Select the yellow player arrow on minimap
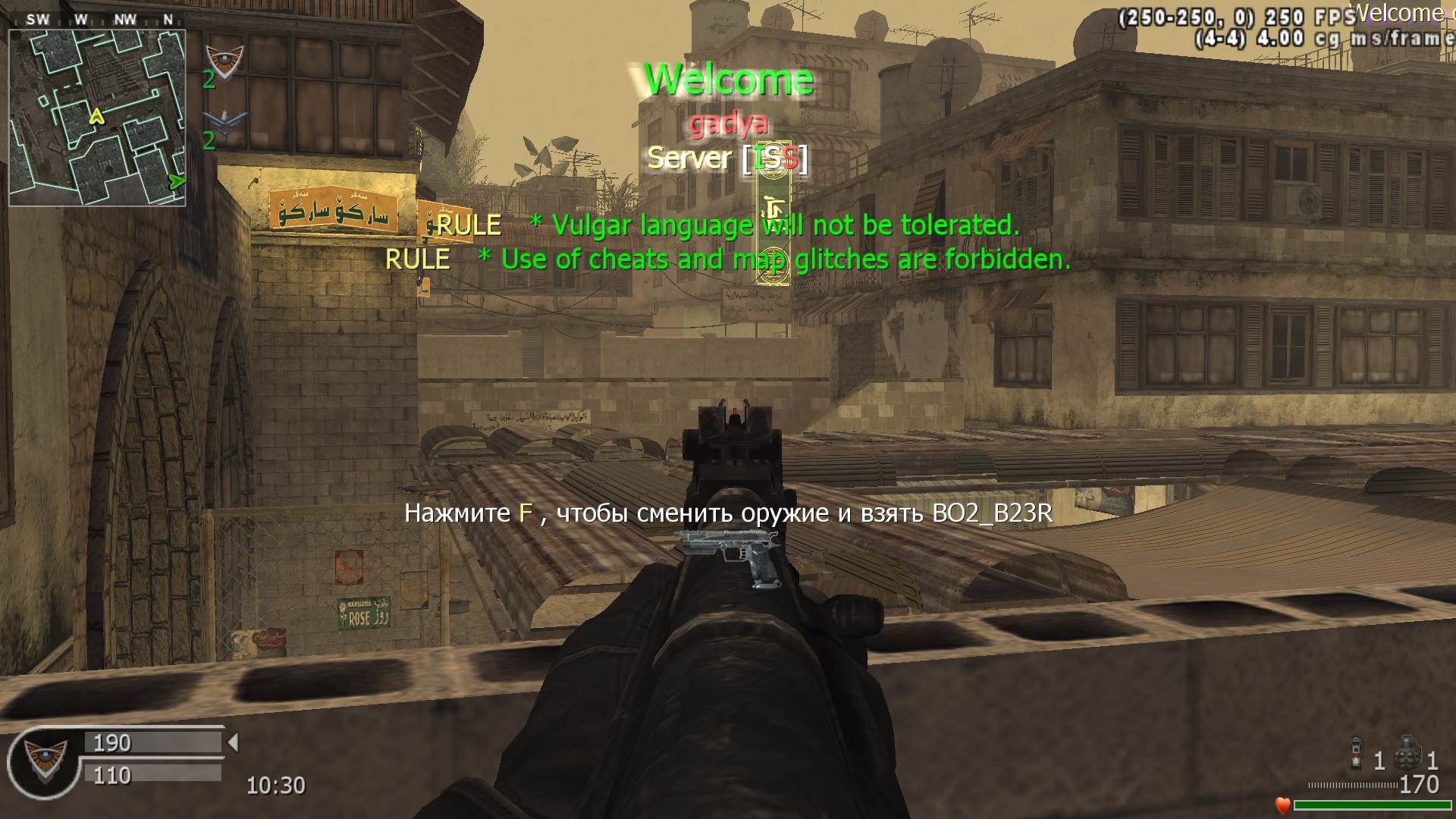 96,116
